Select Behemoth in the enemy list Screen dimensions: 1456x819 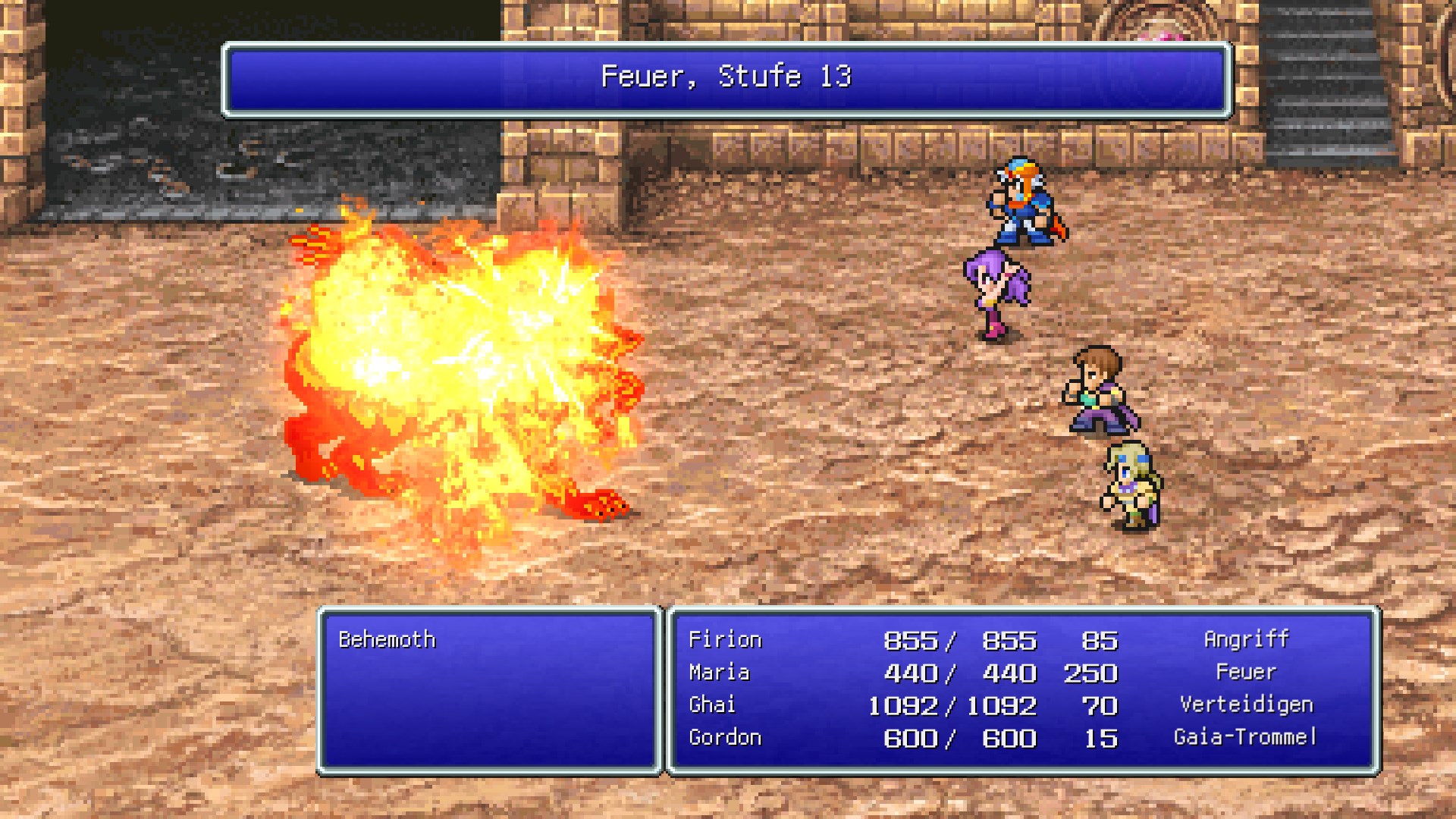388,640
